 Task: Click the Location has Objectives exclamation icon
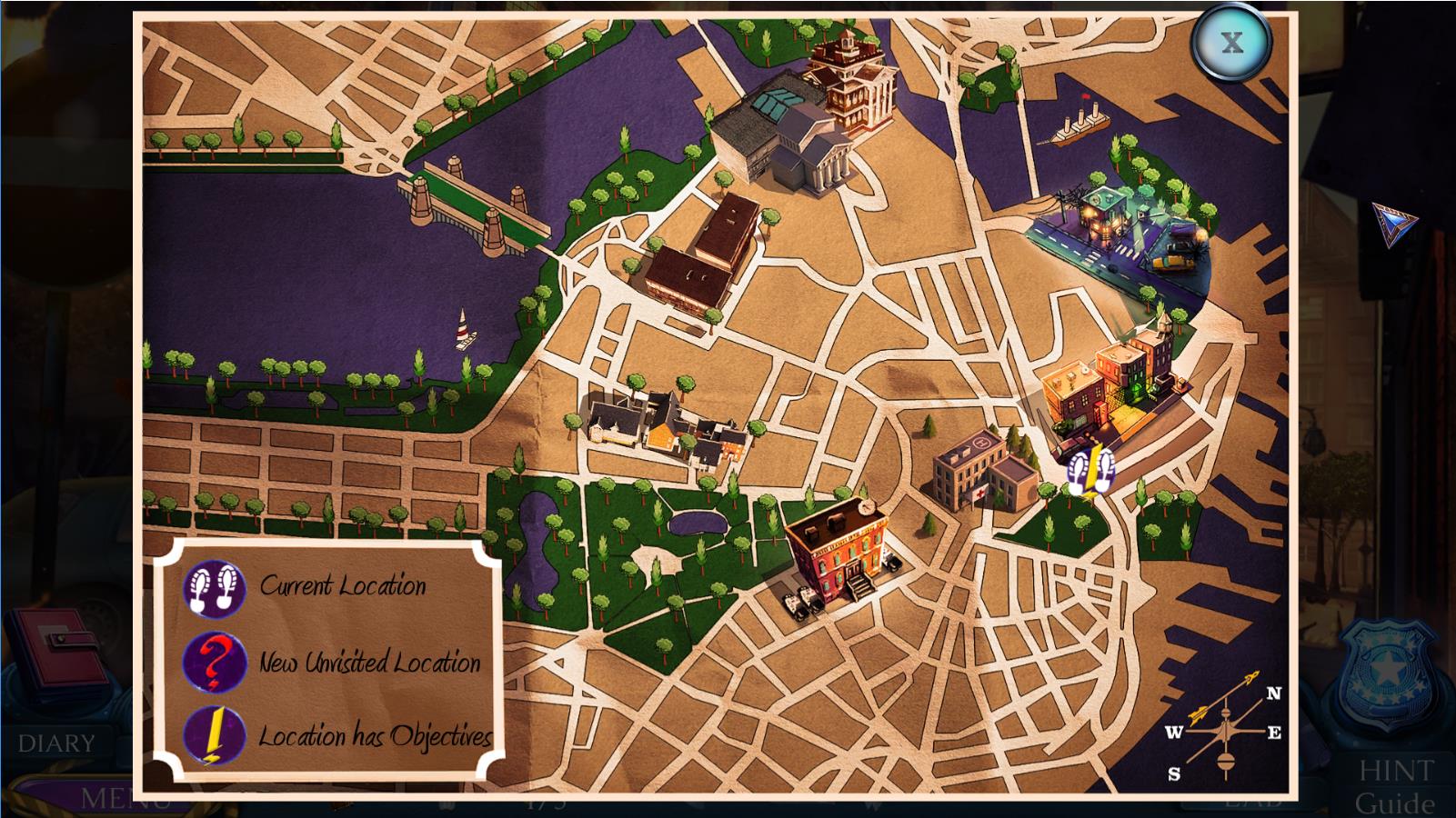click(x=215, y=735)
